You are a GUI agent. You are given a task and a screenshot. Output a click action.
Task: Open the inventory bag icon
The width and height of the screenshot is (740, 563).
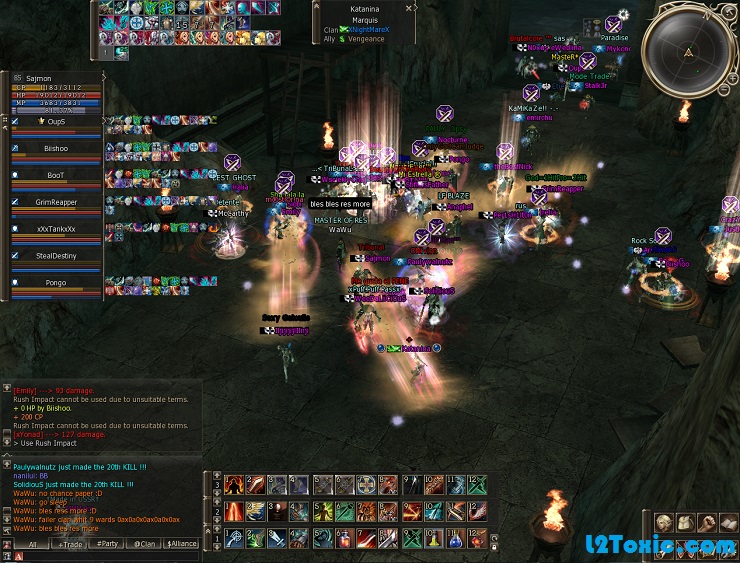686,523
